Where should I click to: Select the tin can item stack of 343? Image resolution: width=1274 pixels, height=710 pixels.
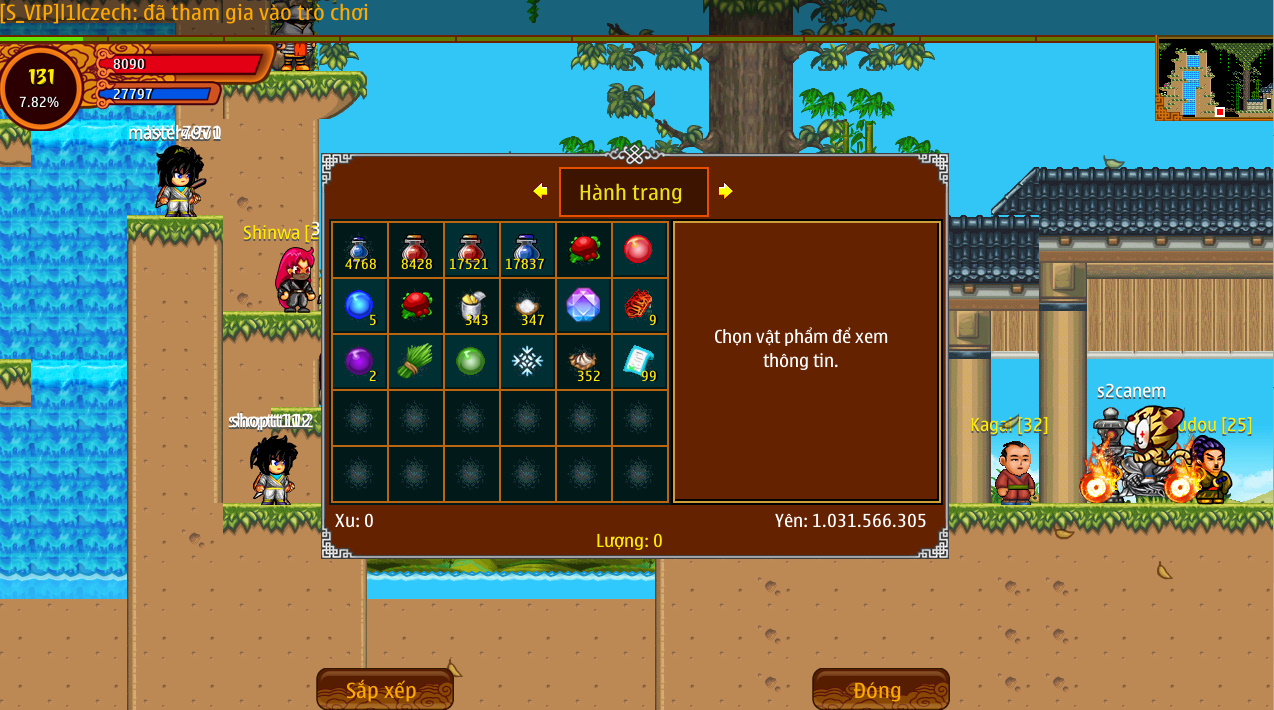click(x=472, y=306)
